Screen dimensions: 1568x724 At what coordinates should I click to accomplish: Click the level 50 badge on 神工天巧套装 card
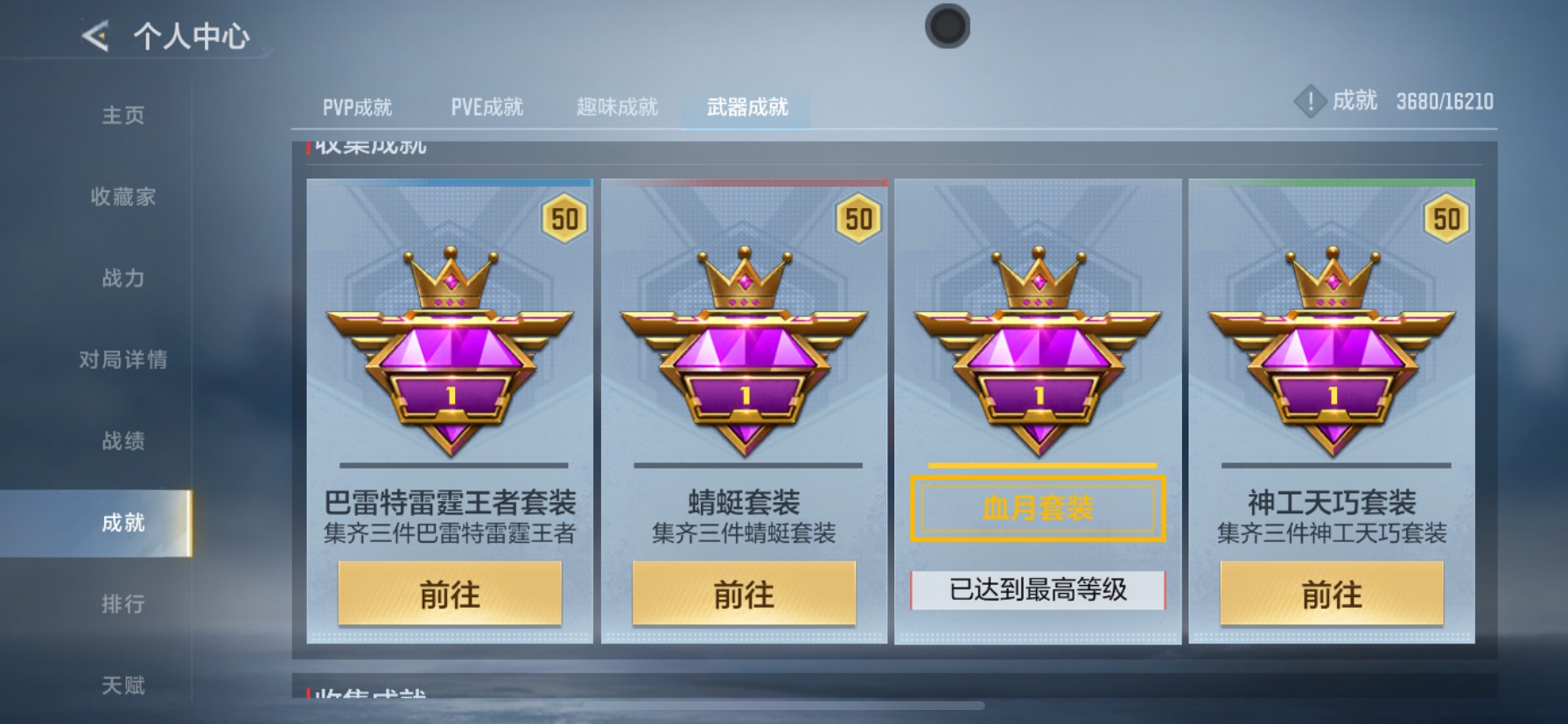coord(1445,219)
